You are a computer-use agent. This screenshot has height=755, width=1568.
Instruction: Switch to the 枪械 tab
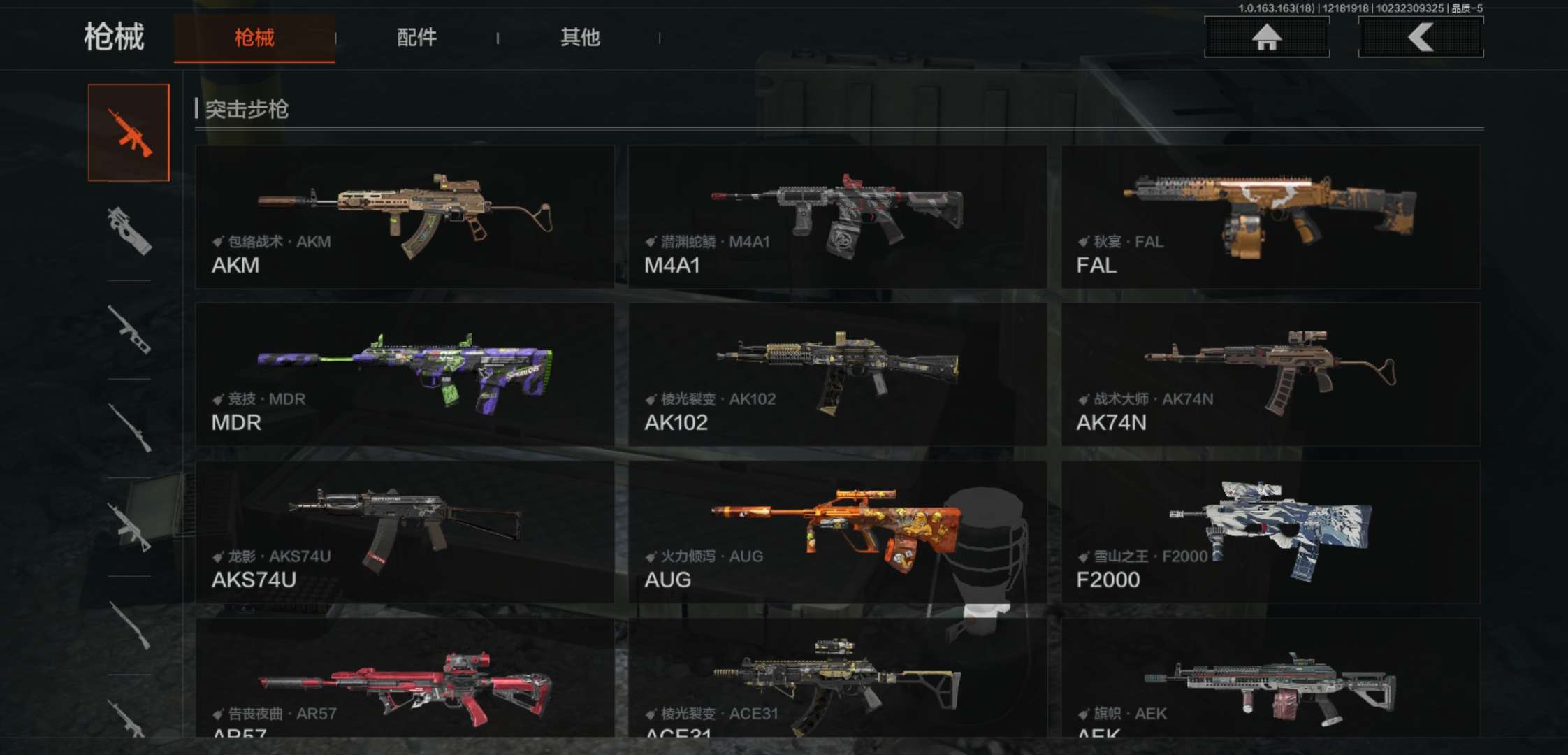(254, 38)
